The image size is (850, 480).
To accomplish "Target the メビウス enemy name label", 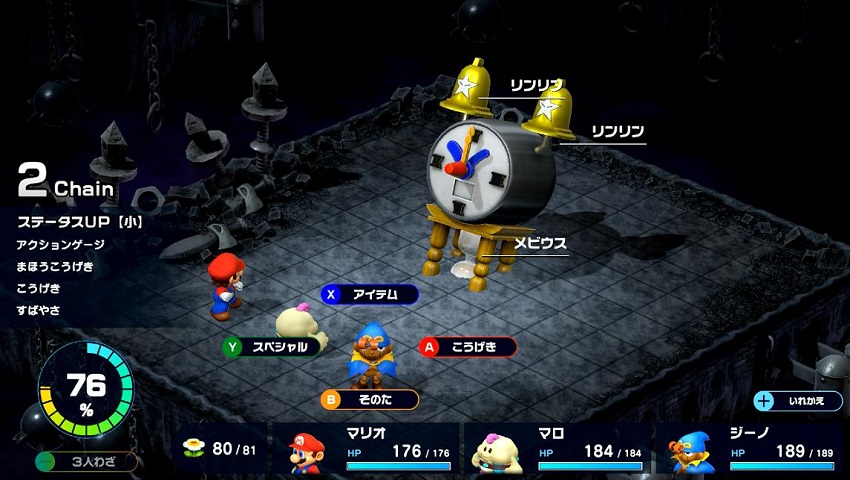I will pos(540,243).
